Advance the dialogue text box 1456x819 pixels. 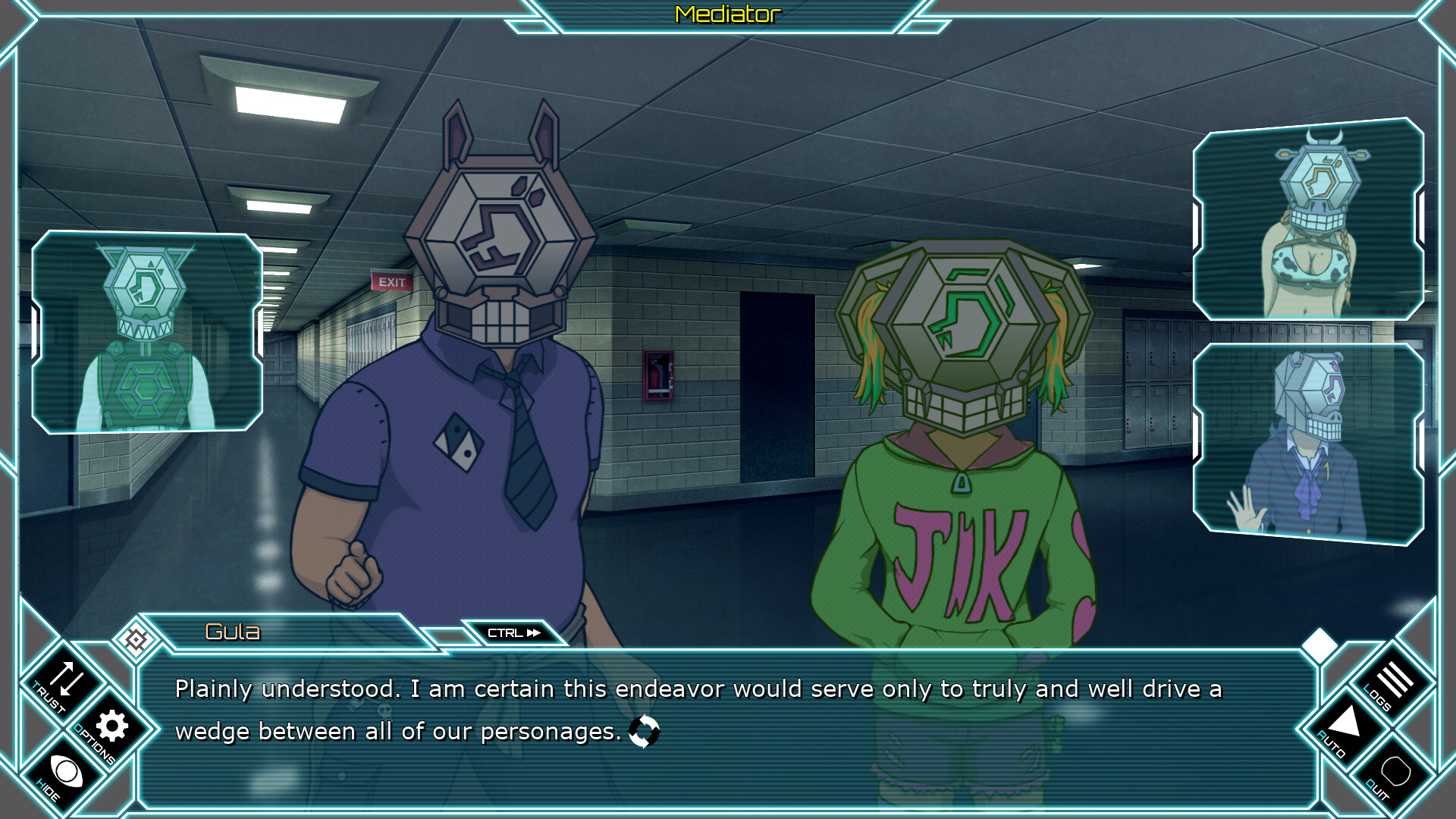coord(726,728)
